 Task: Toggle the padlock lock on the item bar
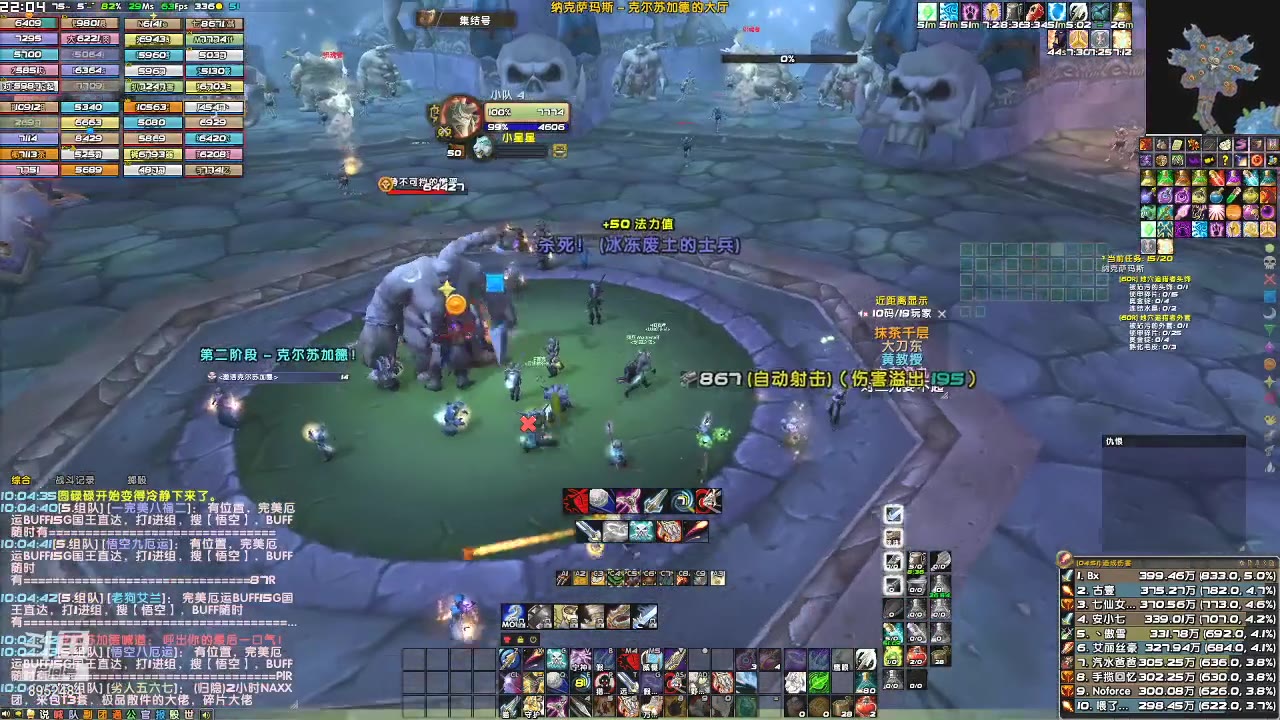(520, 640)
